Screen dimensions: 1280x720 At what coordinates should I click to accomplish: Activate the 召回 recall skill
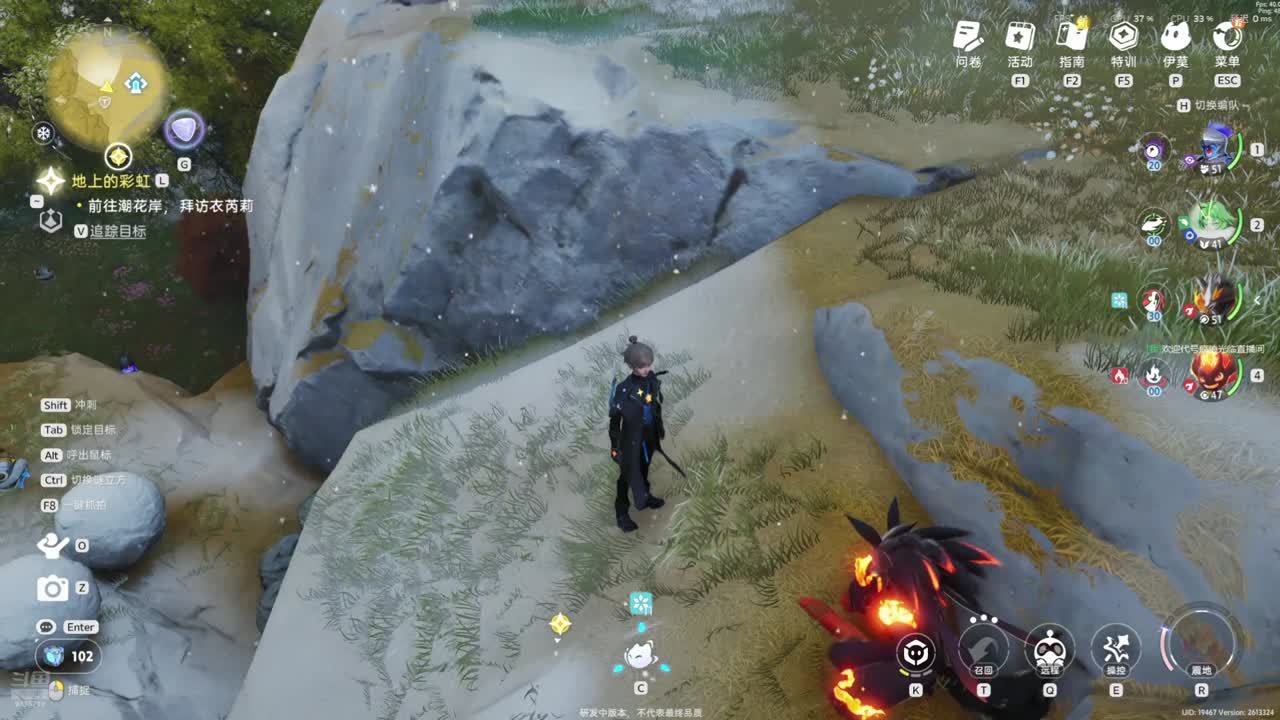[983, 649]
